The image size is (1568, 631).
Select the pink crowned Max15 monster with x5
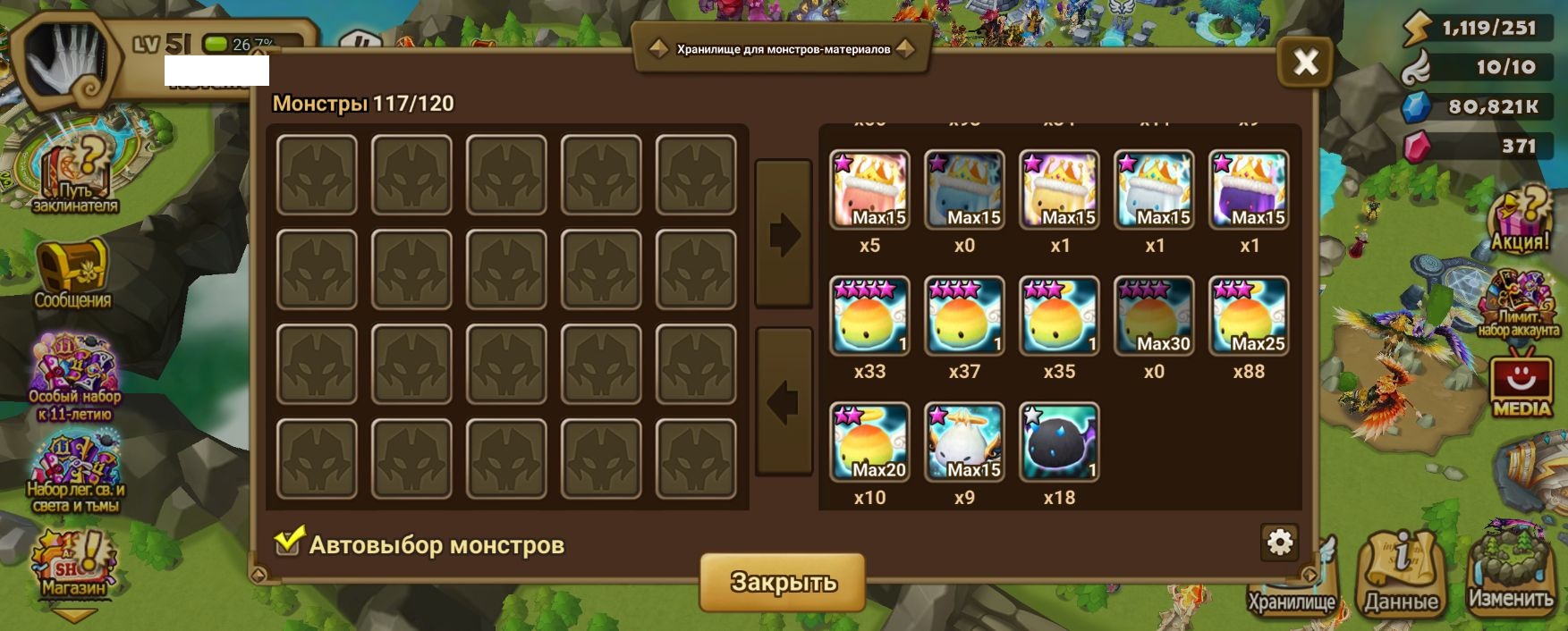coord(869,189)
